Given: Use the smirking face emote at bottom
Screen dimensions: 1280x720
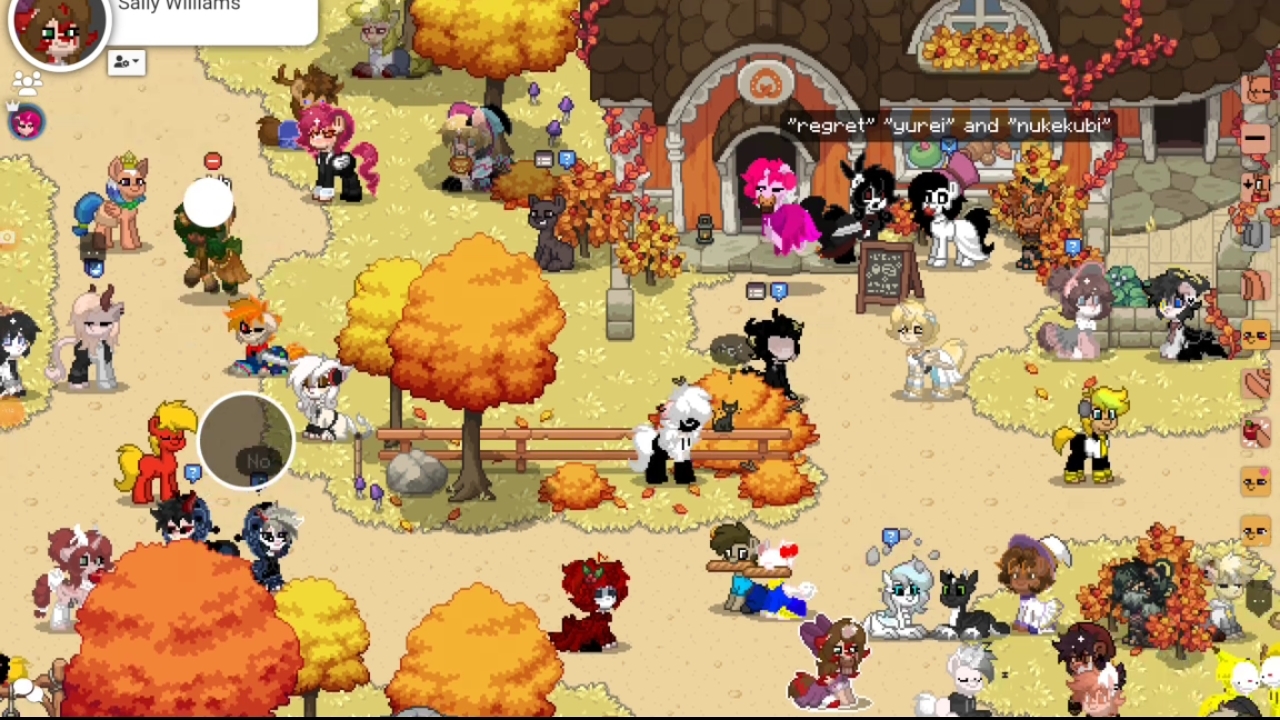Looking at the screenshot, I should click(1255, 530).
